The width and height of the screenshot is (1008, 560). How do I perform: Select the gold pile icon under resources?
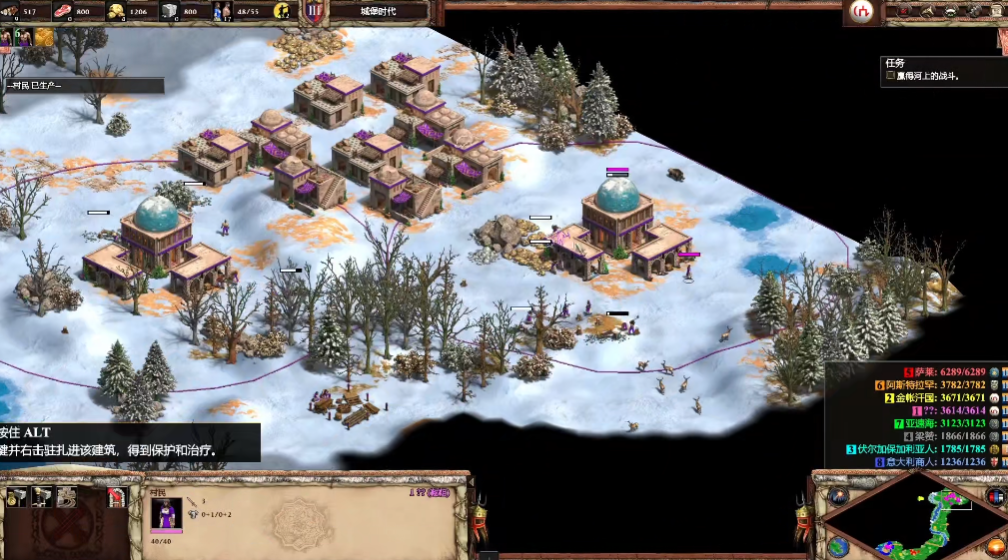point(45,37)
